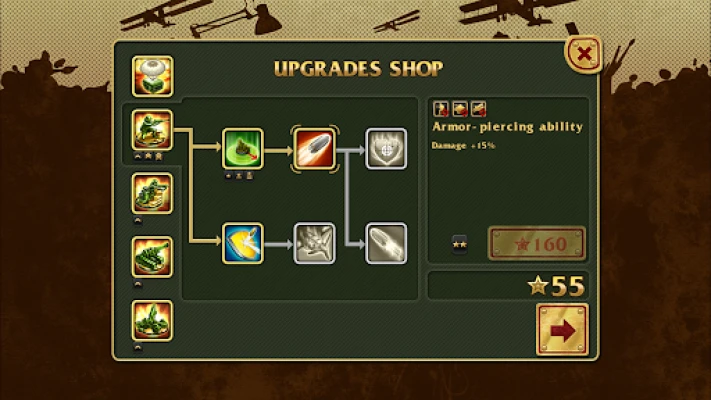Switch to the artillery cannon unit category
Screen dimensions: 711x400
tap(152, 320)
